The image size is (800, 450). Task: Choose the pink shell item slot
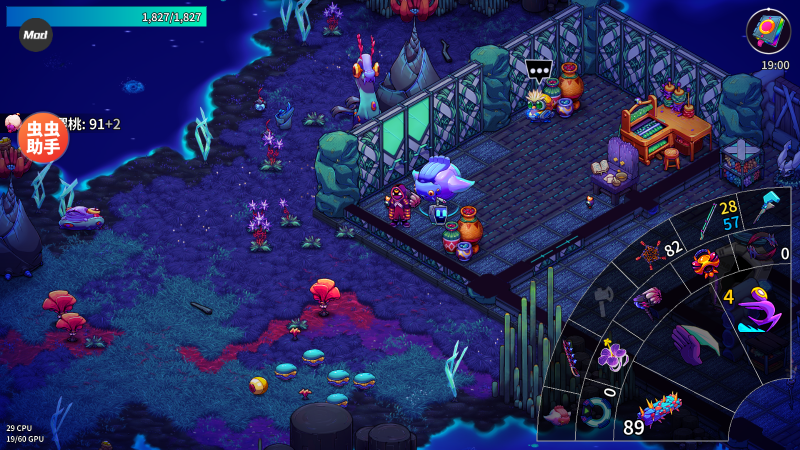[557, 414]
